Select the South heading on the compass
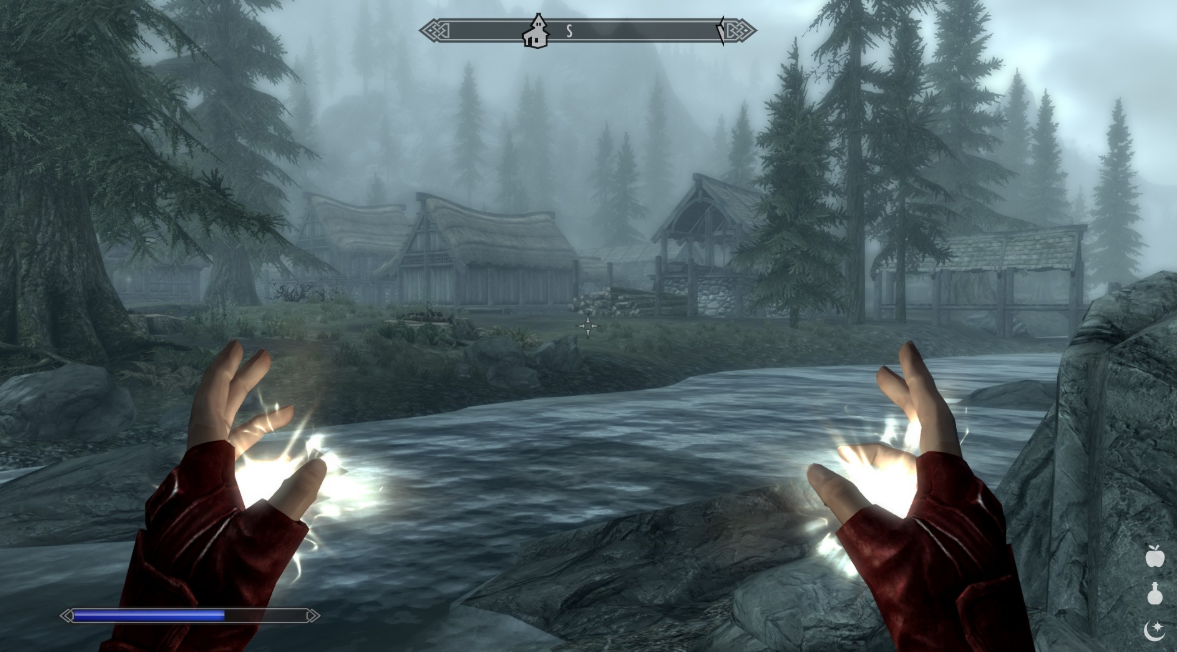The image size is (1177, 652). [570, 31]
